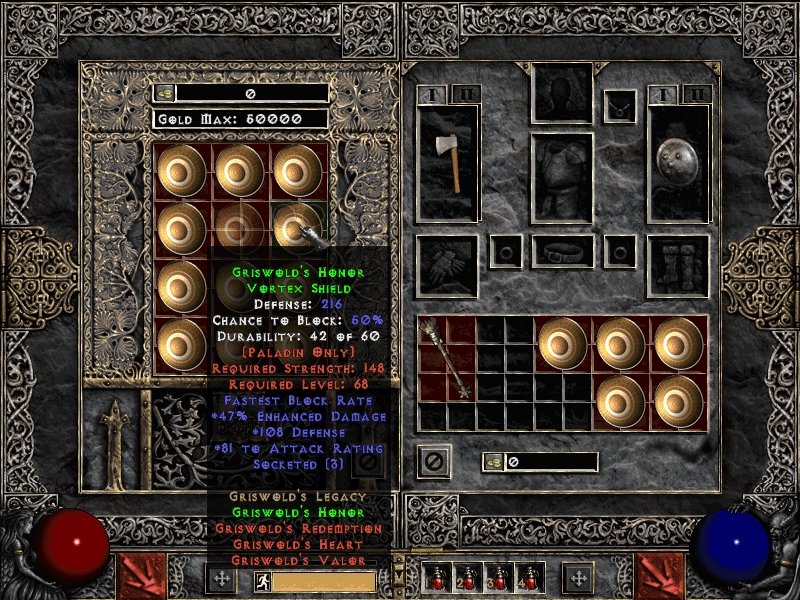Switch to weapon tab II above the equipped shield
The image size is (800, 600).
[x=697, y=95]
